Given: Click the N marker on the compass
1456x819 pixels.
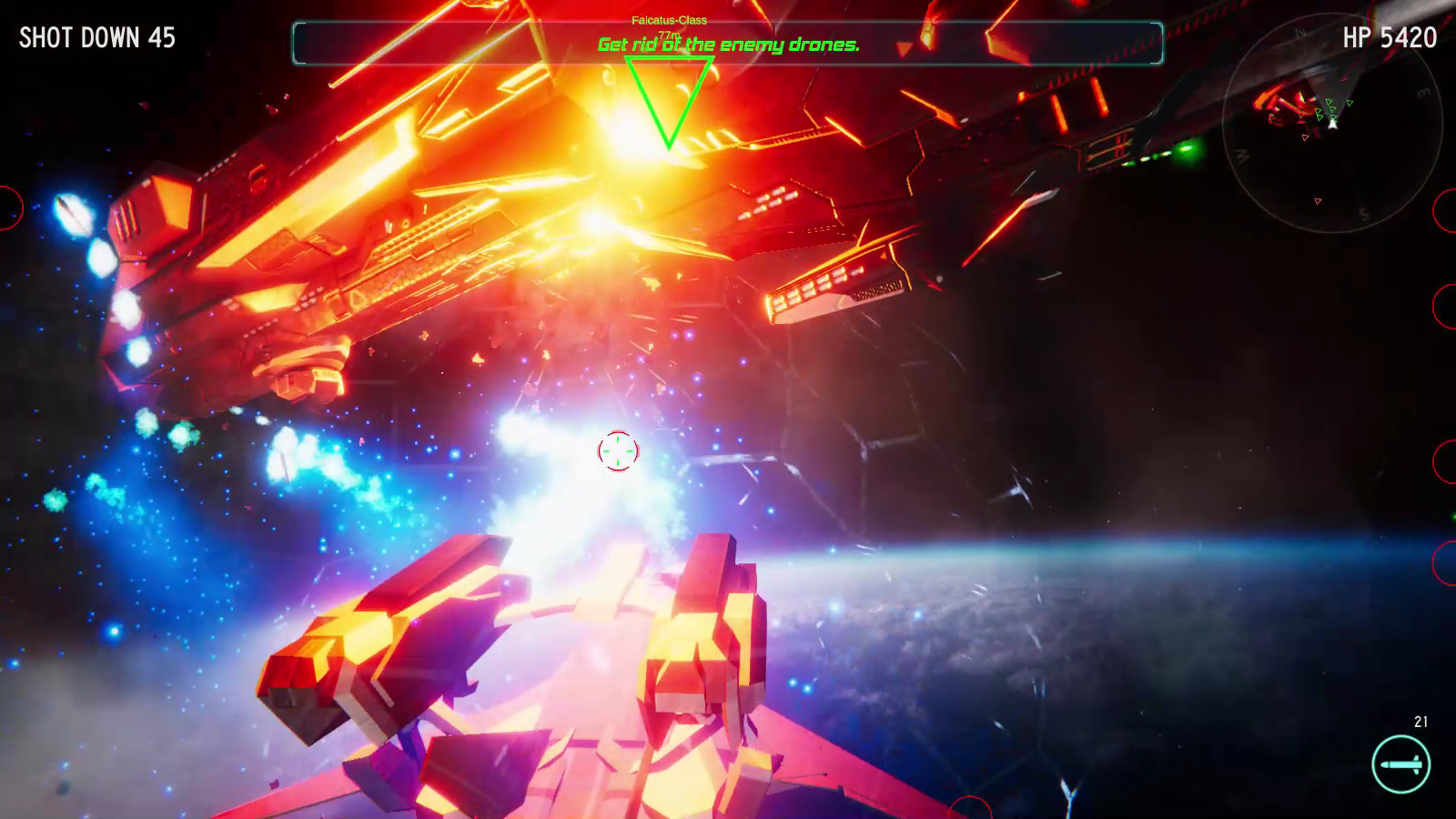Looking at the screenshot, I should (1299, 32).
